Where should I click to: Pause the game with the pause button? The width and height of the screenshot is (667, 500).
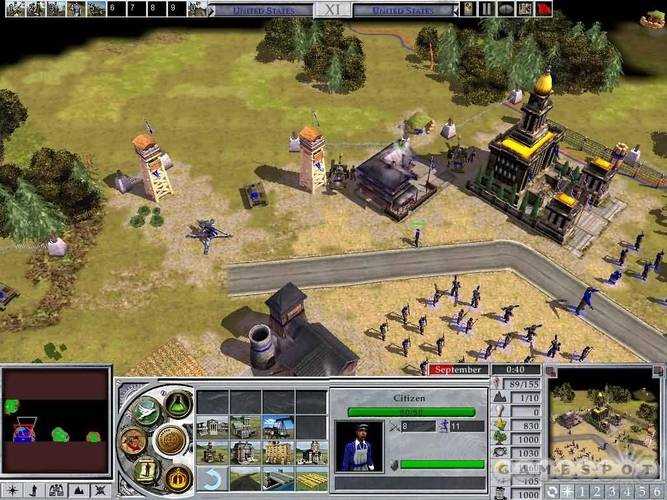(x=487, y=9)
